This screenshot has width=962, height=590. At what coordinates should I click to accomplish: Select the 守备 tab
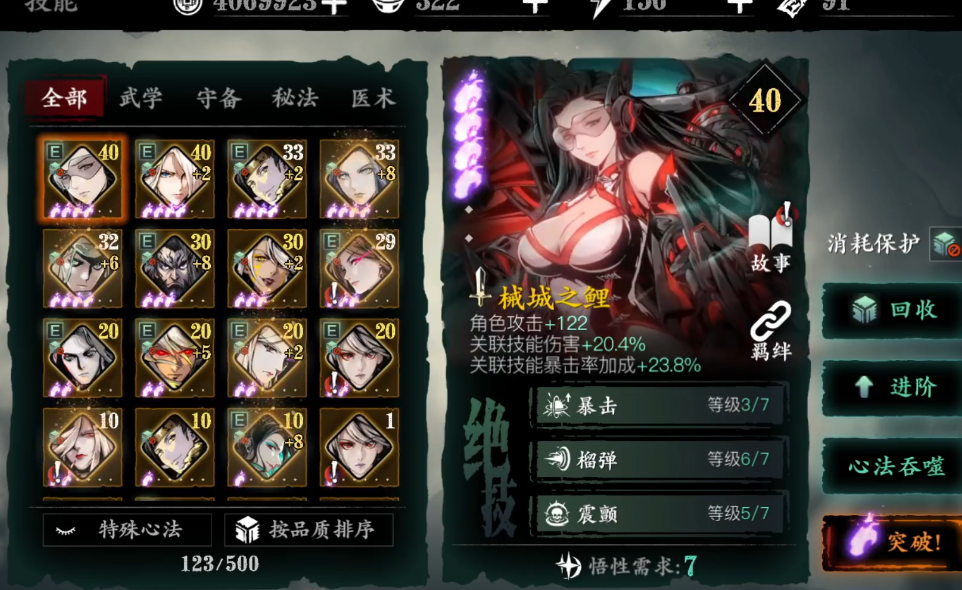(x=218, y=98)
